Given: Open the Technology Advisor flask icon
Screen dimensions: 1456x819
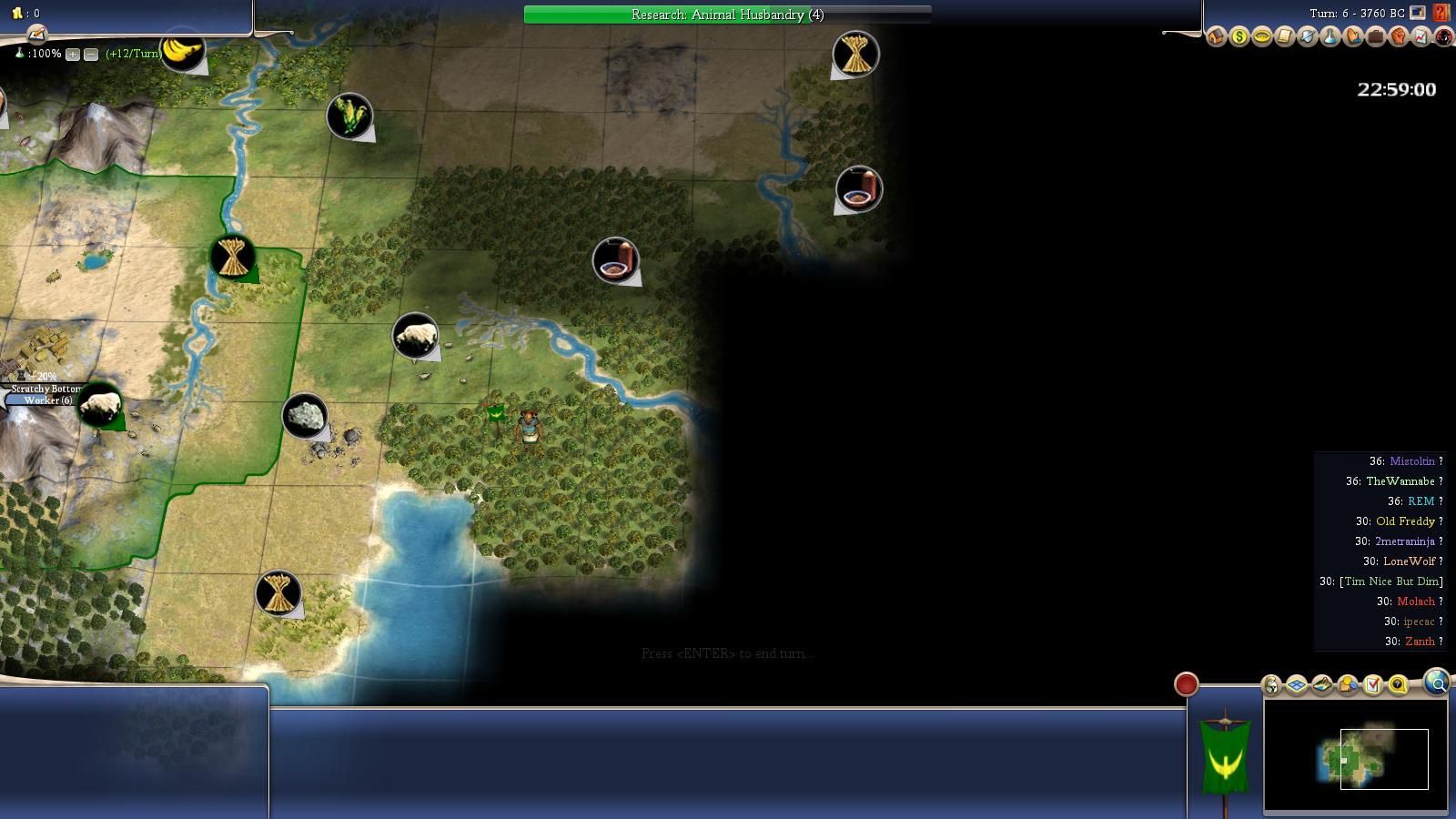Looking at the screenshot, I should [1330, 37].
